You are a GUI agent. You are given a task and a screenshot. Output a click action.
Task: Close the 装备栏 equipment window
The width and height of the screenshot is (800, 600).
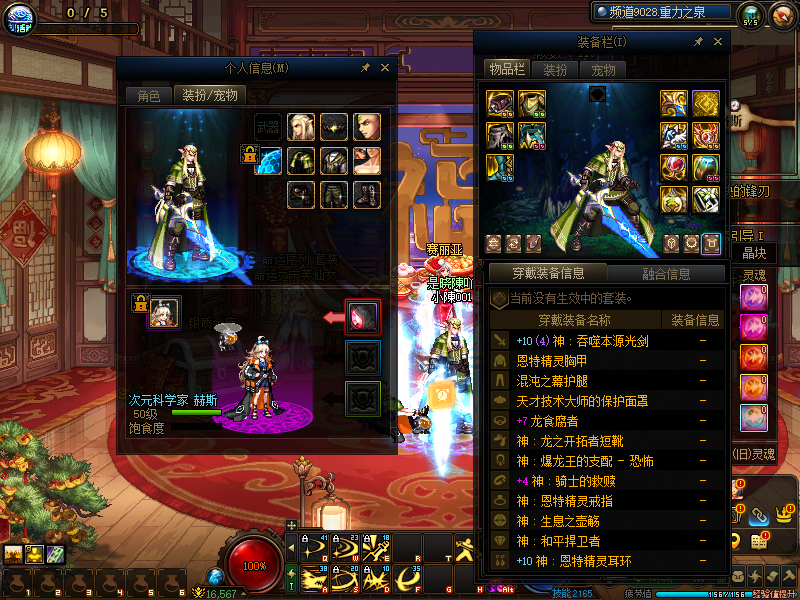coord(717,42)
